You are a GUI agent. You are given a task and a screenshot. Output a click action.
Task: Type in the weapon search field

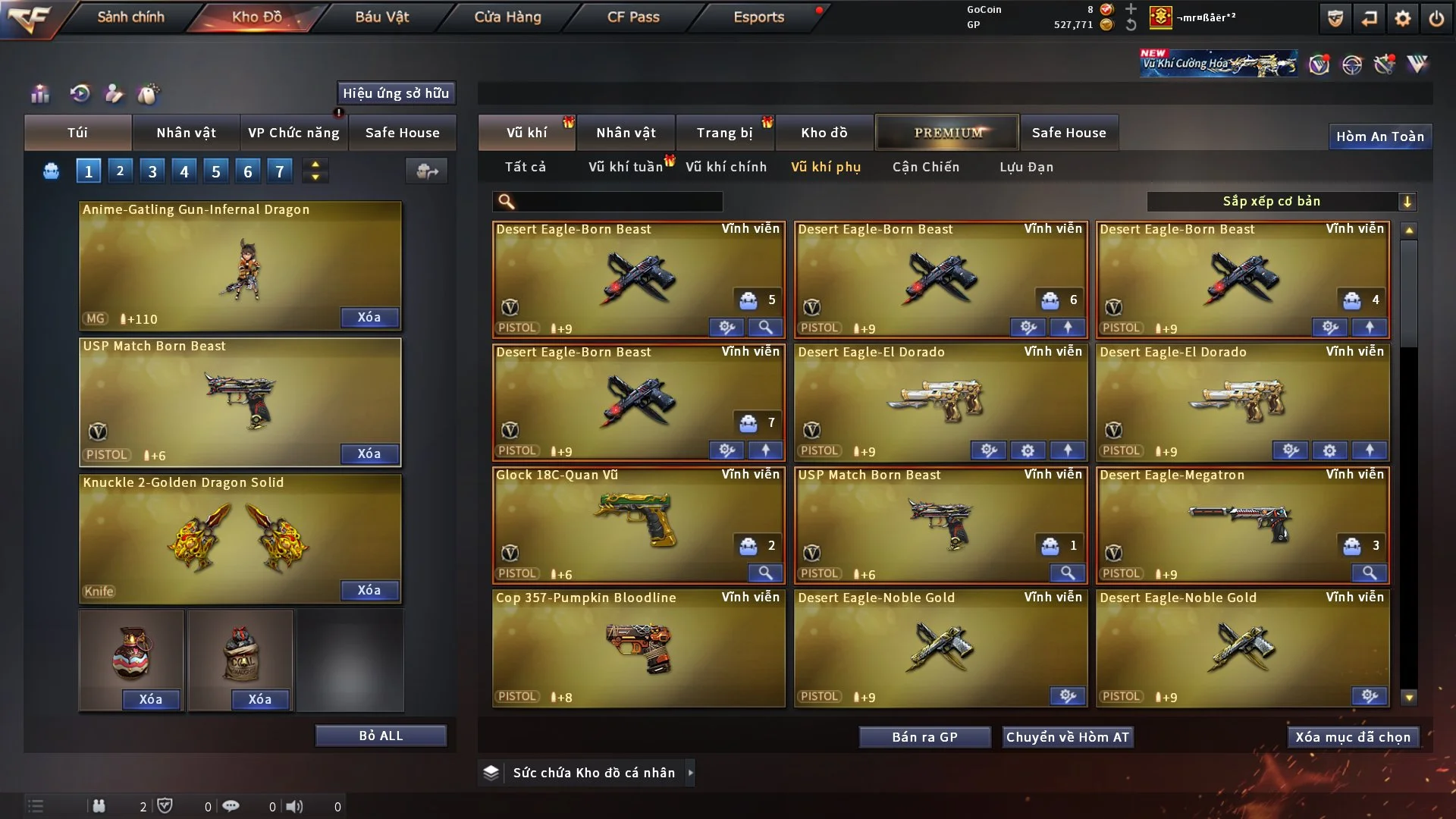(618, 202)
